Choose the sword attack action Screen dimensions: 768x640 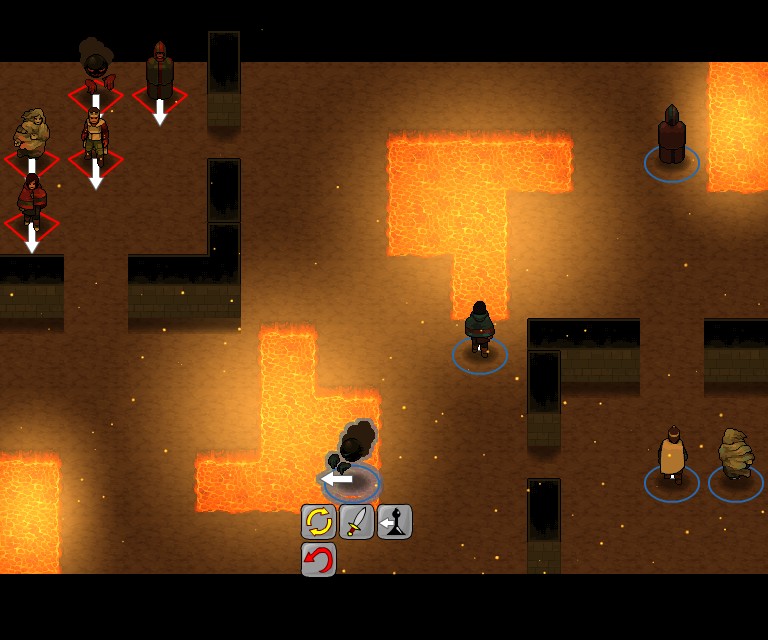point(356,522)
